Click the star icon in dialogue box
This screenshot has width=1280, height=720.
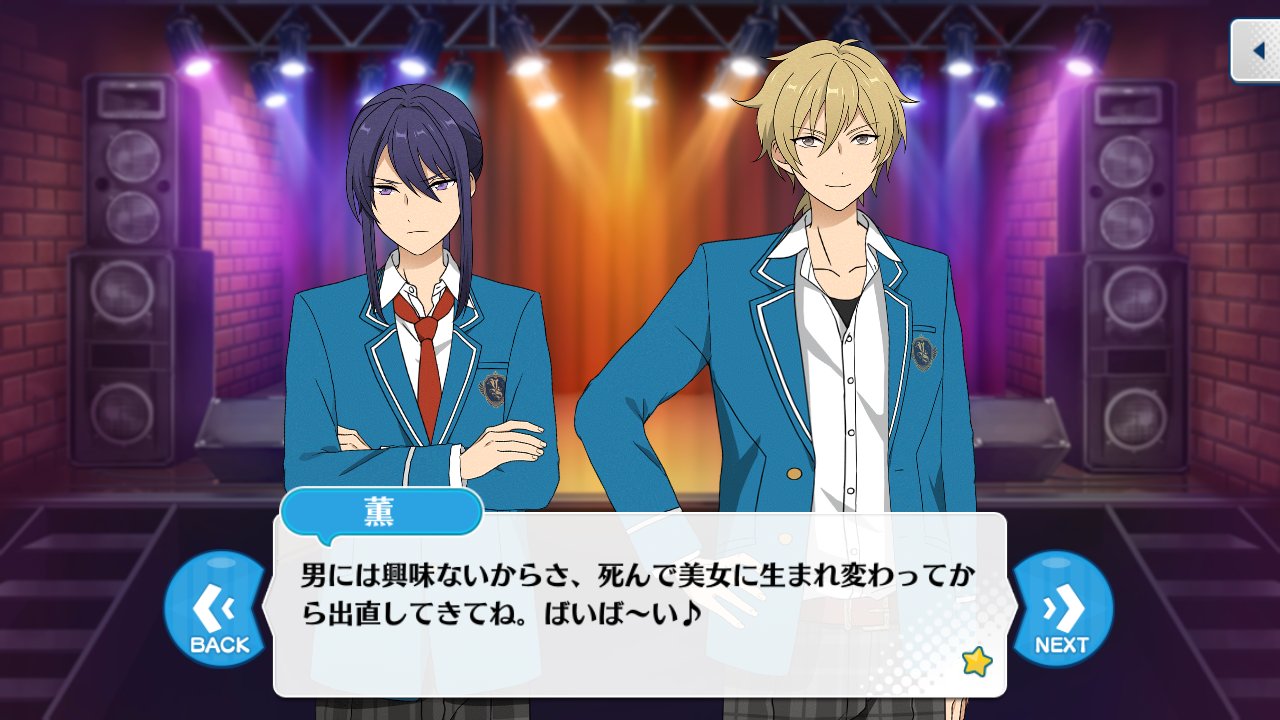coord(975,661)
